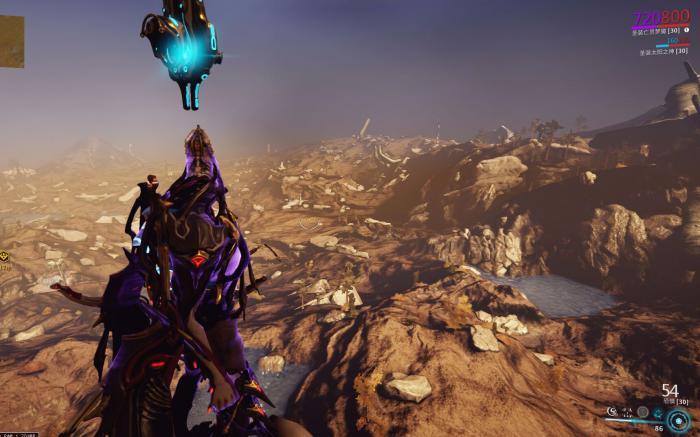Activate the swirl-shaped ability icon
This screenshot has width=700, height=437.
pyautogui.click(x=611, y=411)
